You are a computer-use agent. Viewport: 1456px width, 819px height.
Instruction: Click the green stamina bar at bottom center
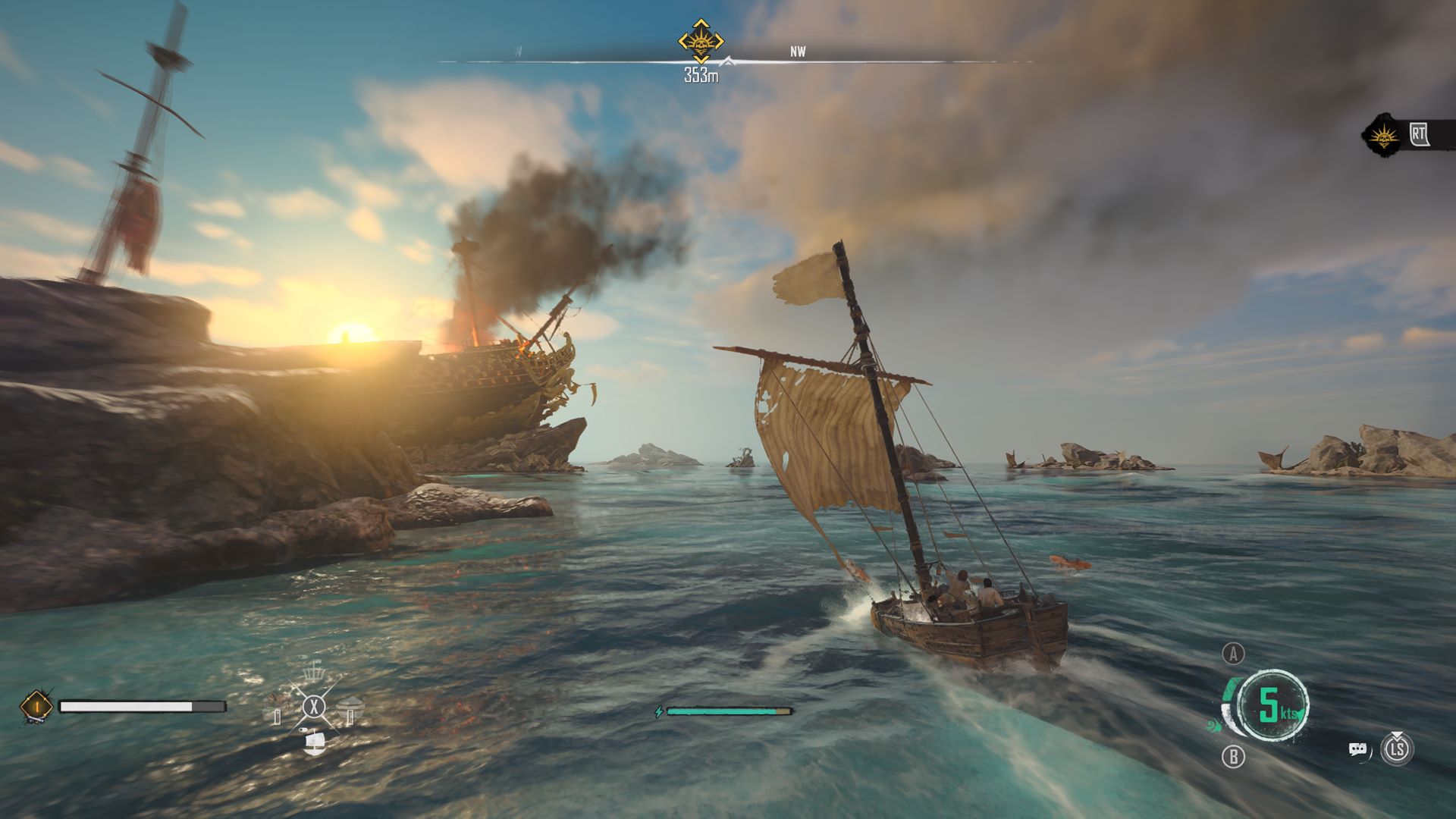[x=728, y=713]
